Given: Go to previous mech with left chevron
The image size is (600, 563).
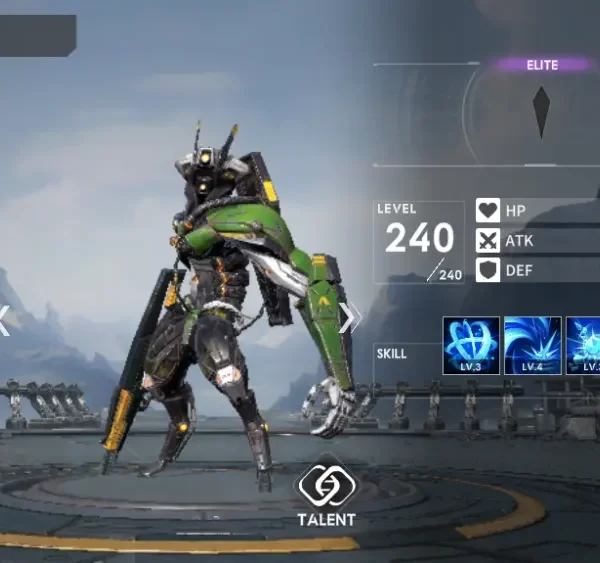Looking at the screenshot, I should (x=5, y=319).
